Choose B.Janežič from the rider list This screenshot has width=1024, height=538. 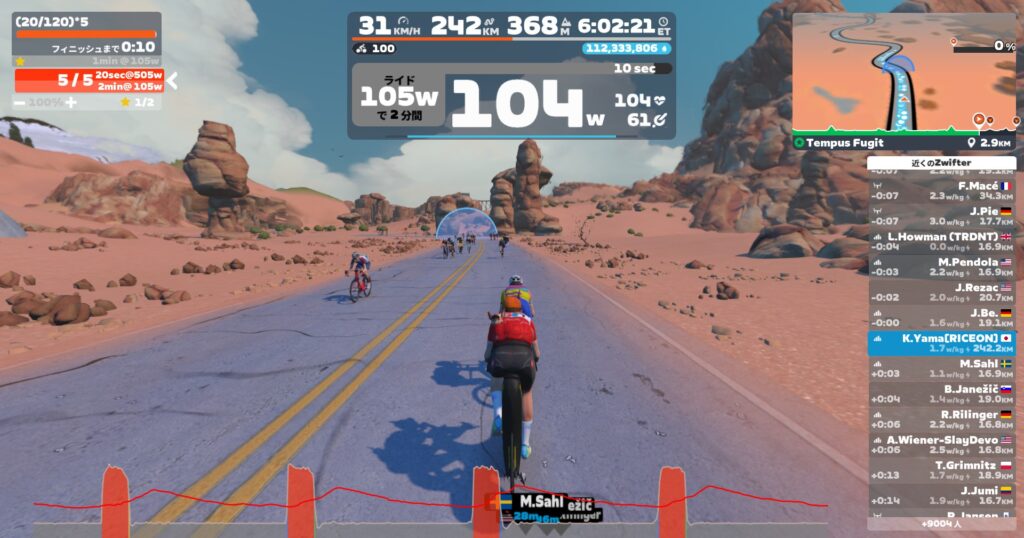942,394
